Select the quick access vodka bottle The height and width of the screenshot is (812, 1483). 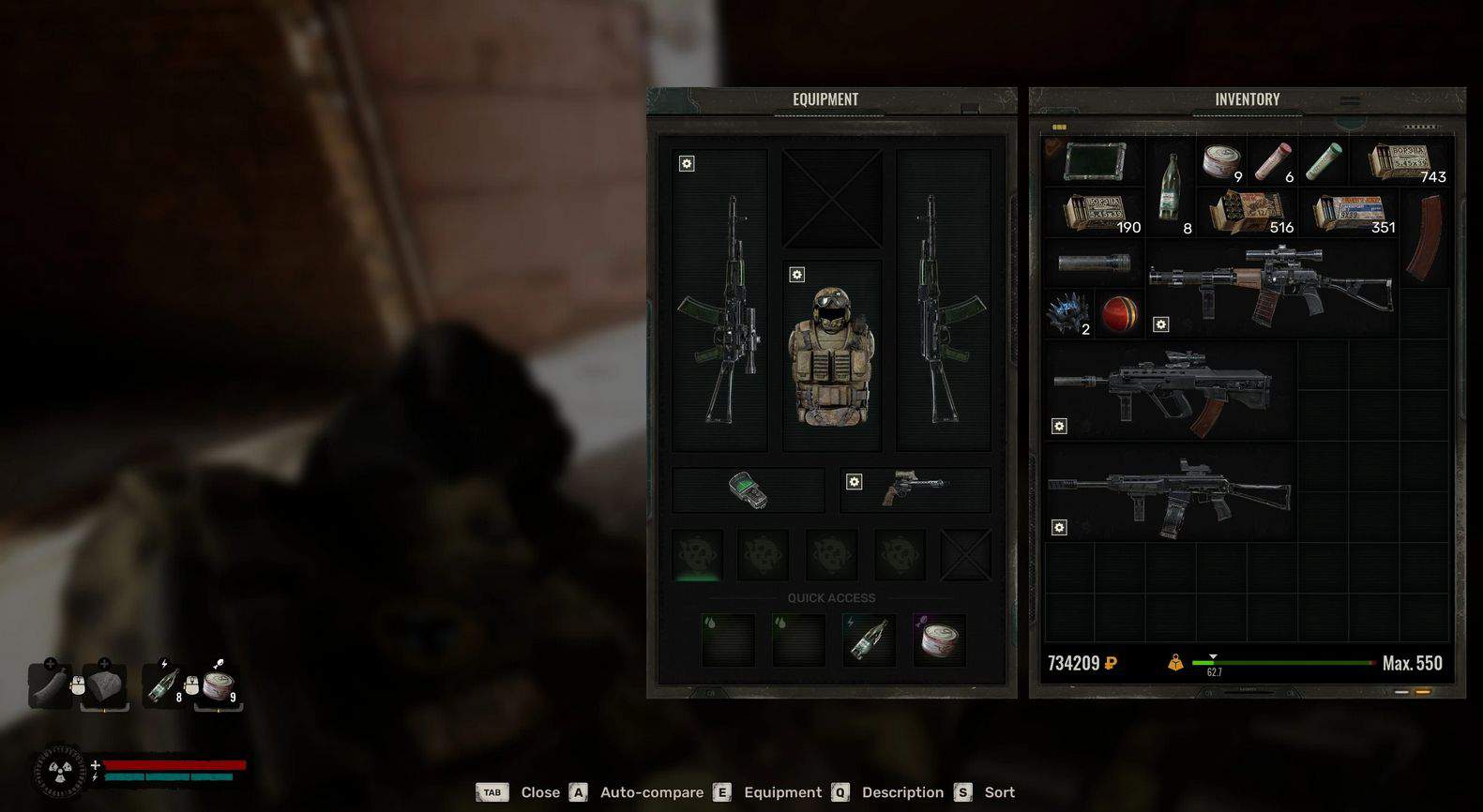pyautogui.click(x=869, y=639)
